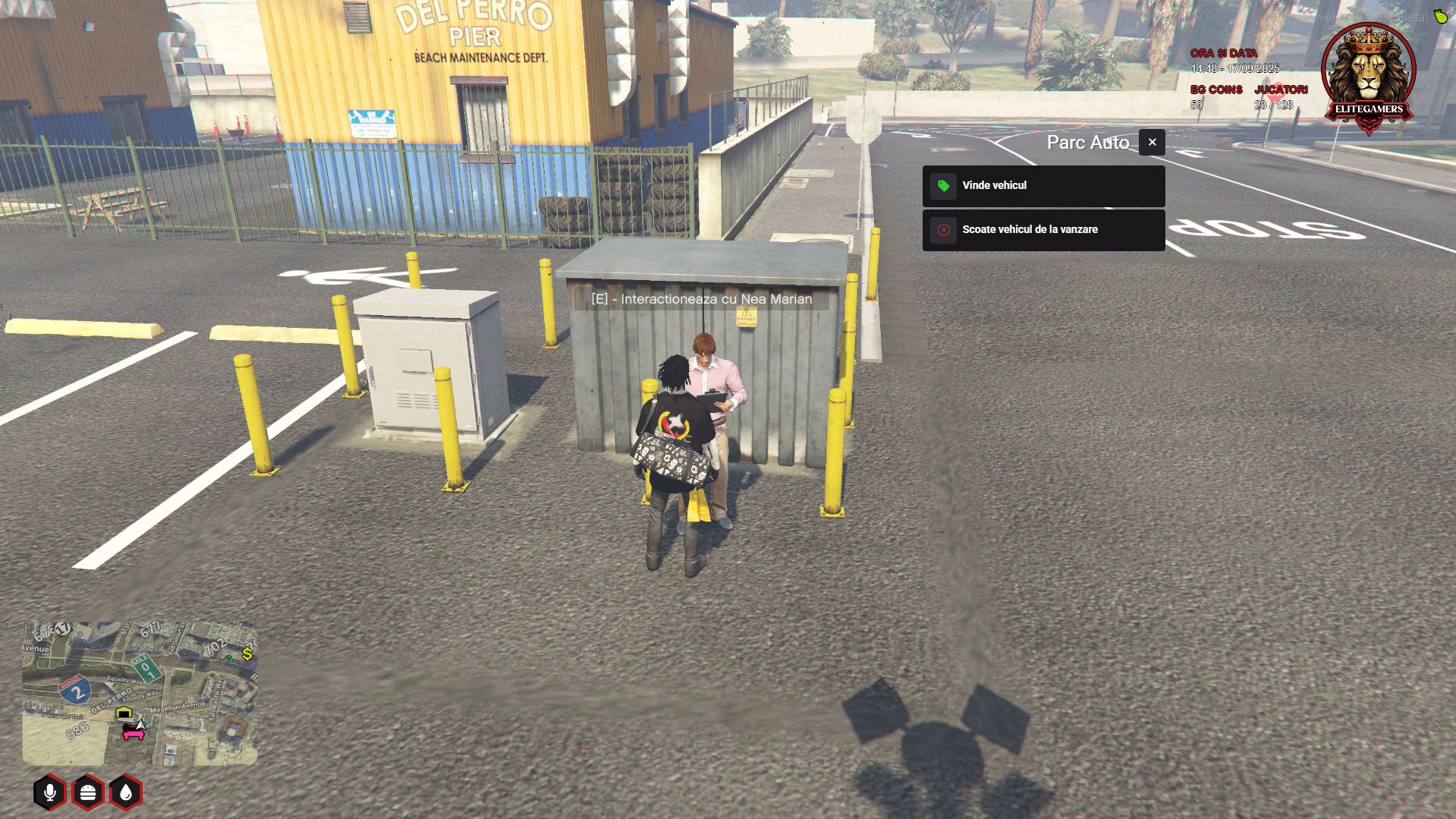Select the Vinde vehicul option

pos(1043,186)
